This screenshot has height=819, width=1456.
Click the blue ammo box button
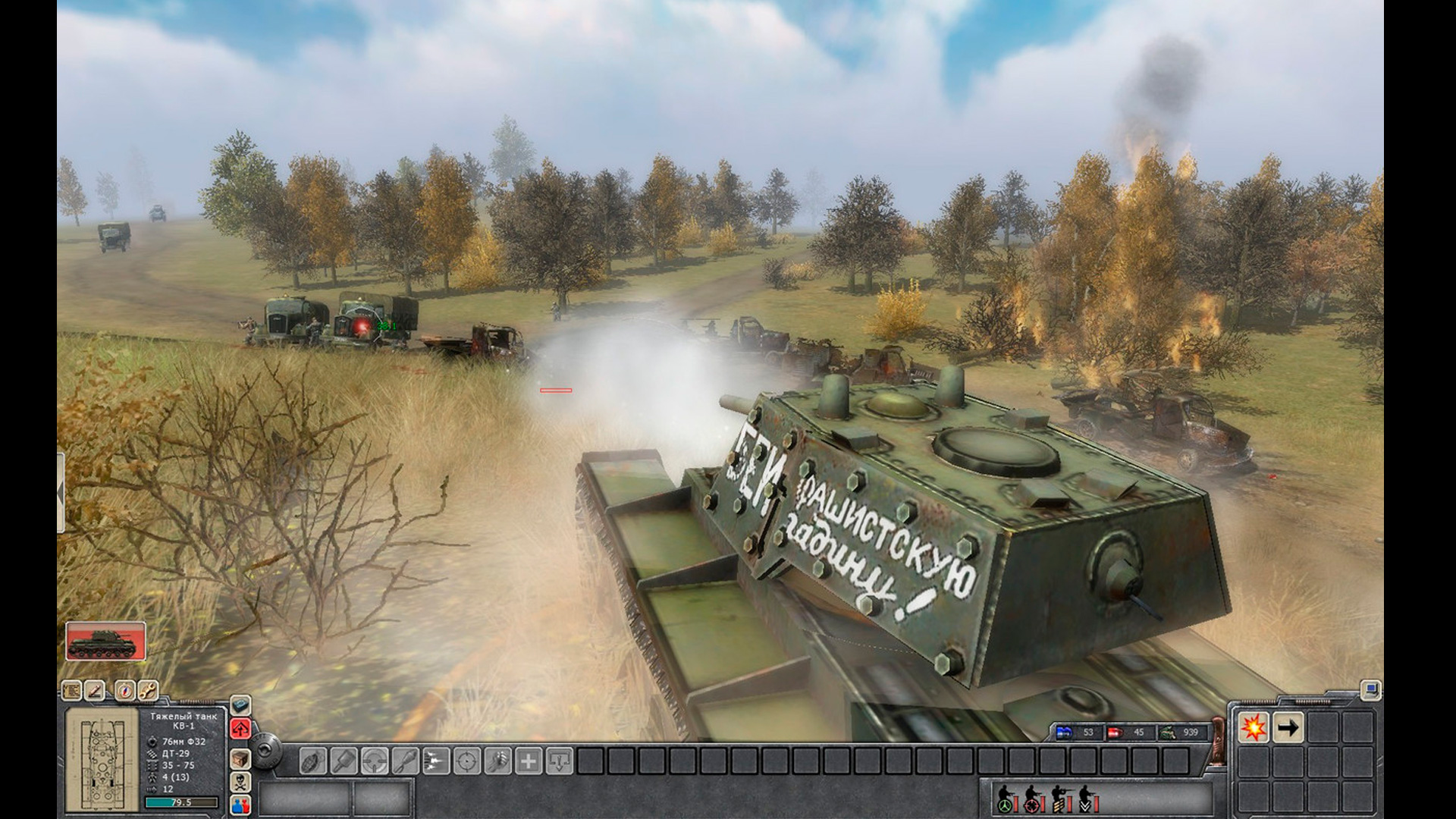point(240,705)
